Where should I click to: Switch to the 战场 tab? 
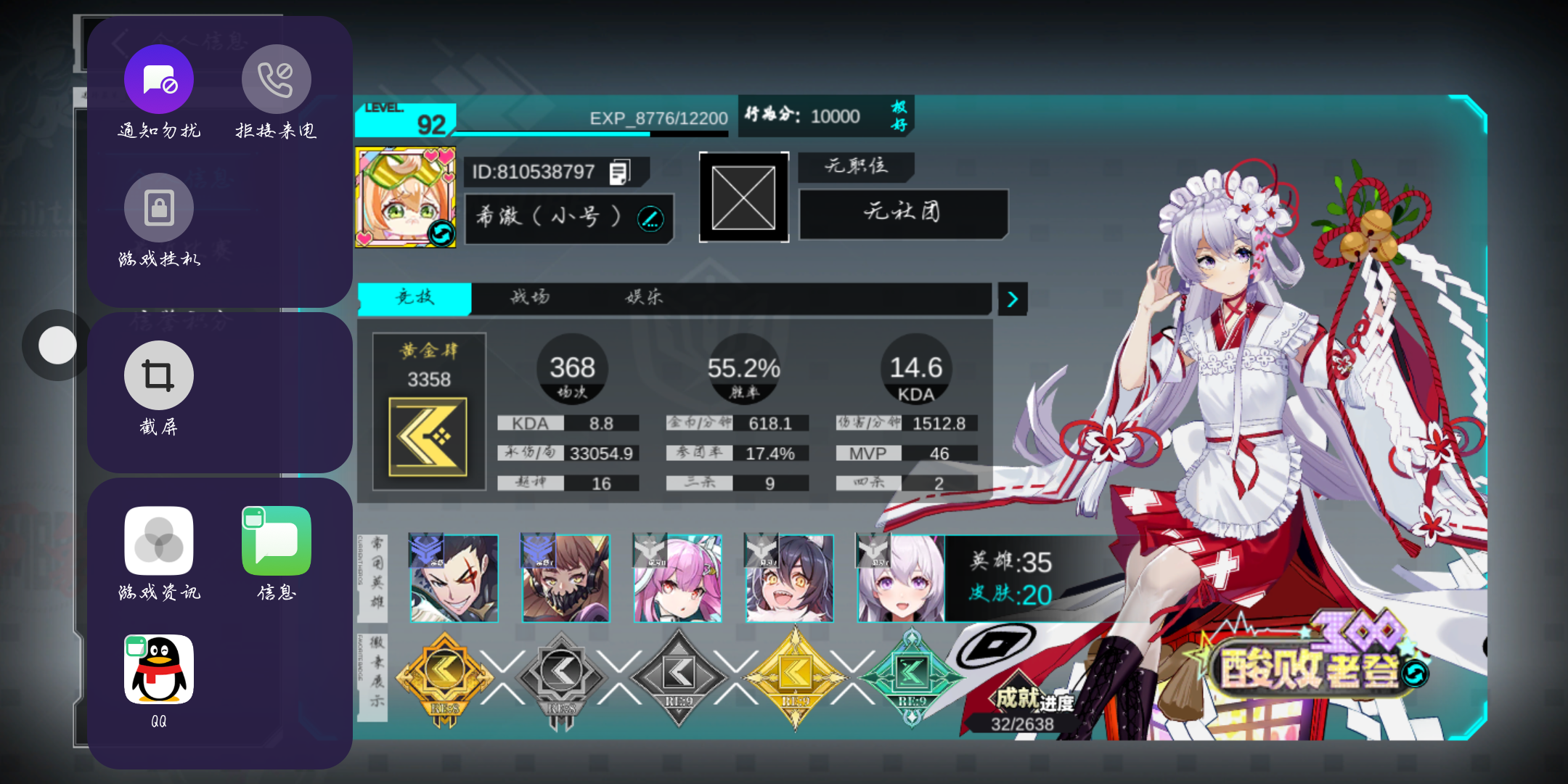tap(530, 297)
